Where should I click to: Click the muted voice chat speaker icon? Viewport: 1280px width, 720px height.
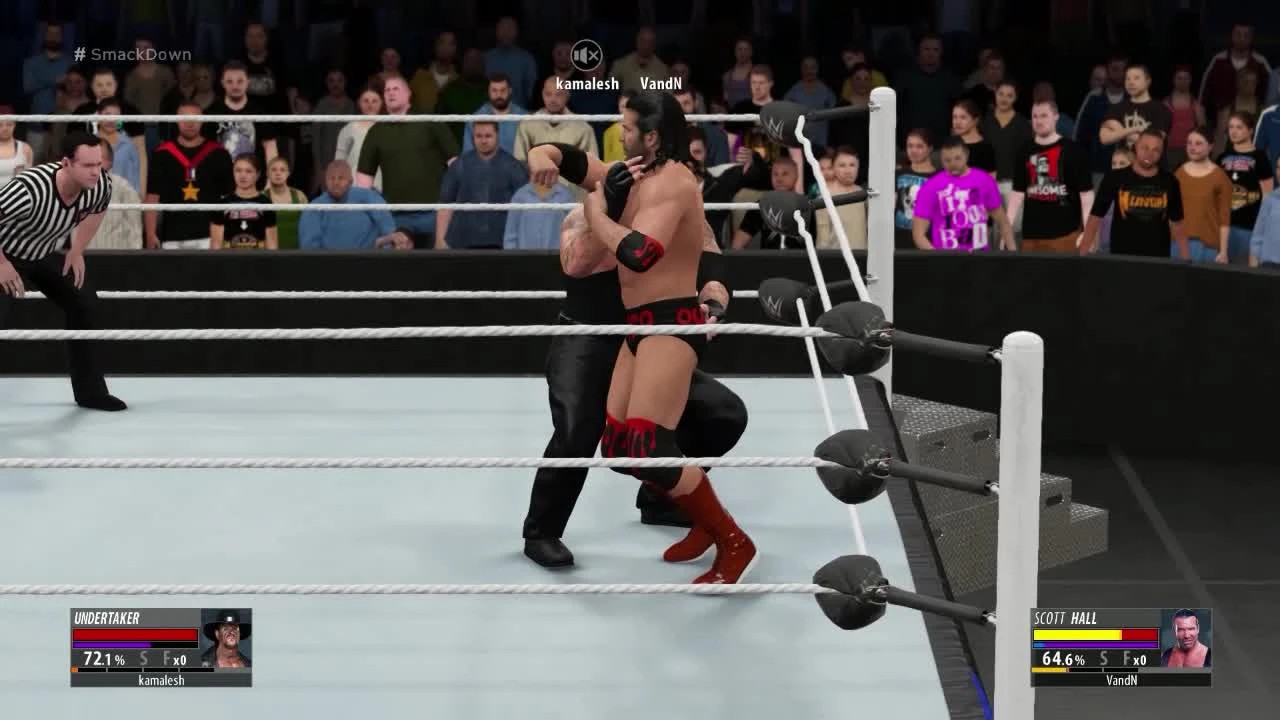(589, 55)
